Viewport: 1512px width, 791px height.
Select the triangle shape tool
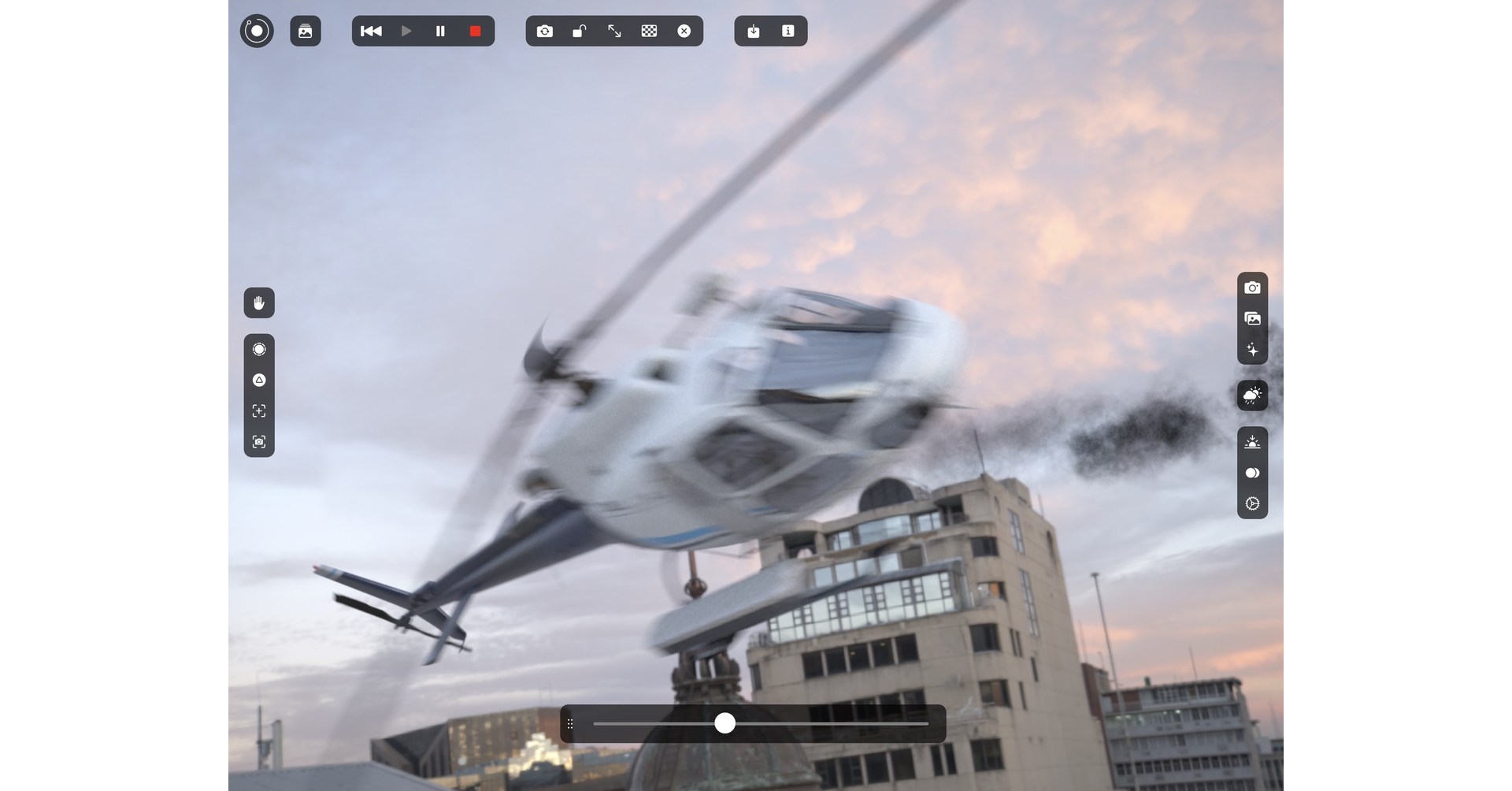tap(259, 380)
